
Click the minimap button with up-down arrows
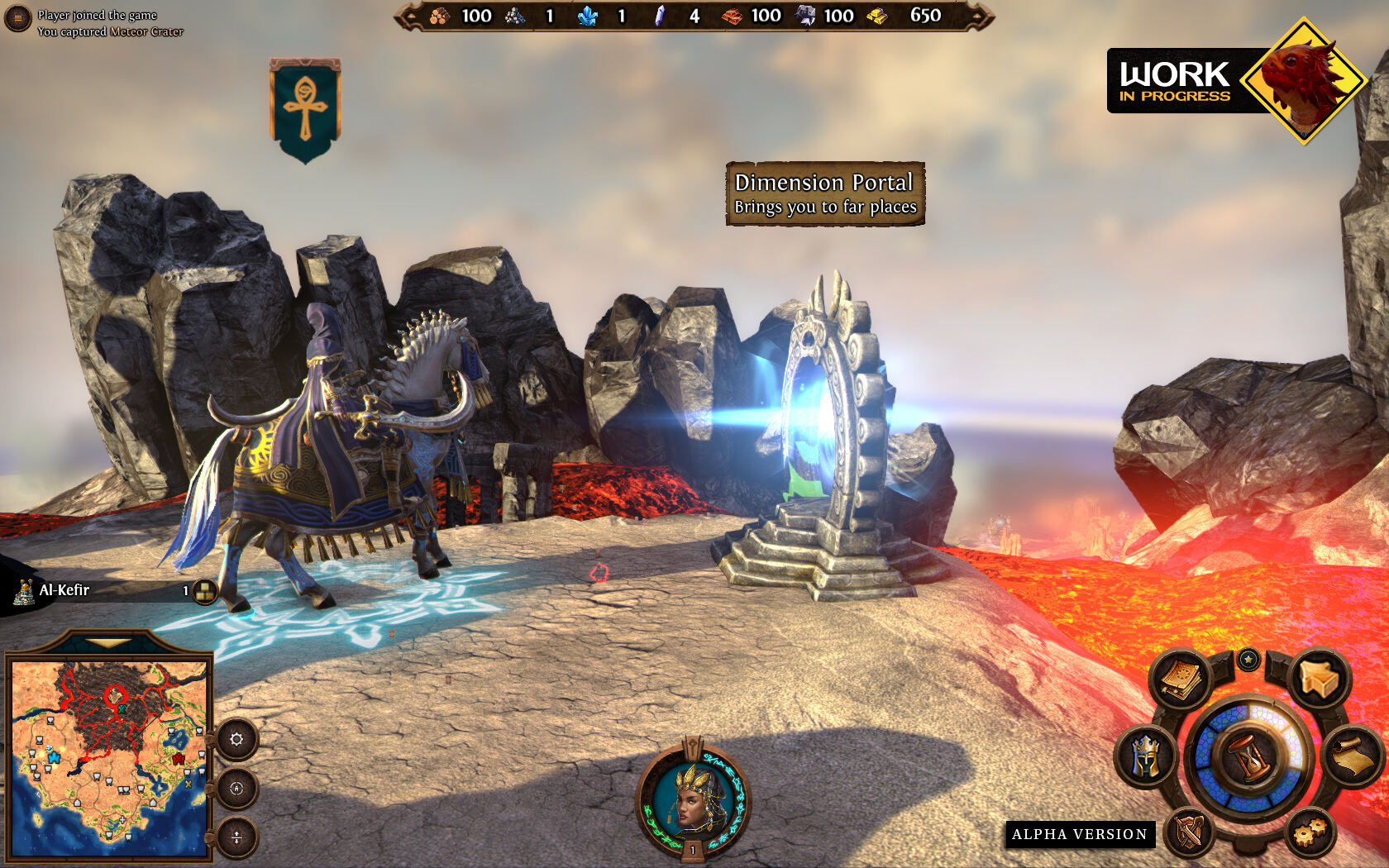236,837
